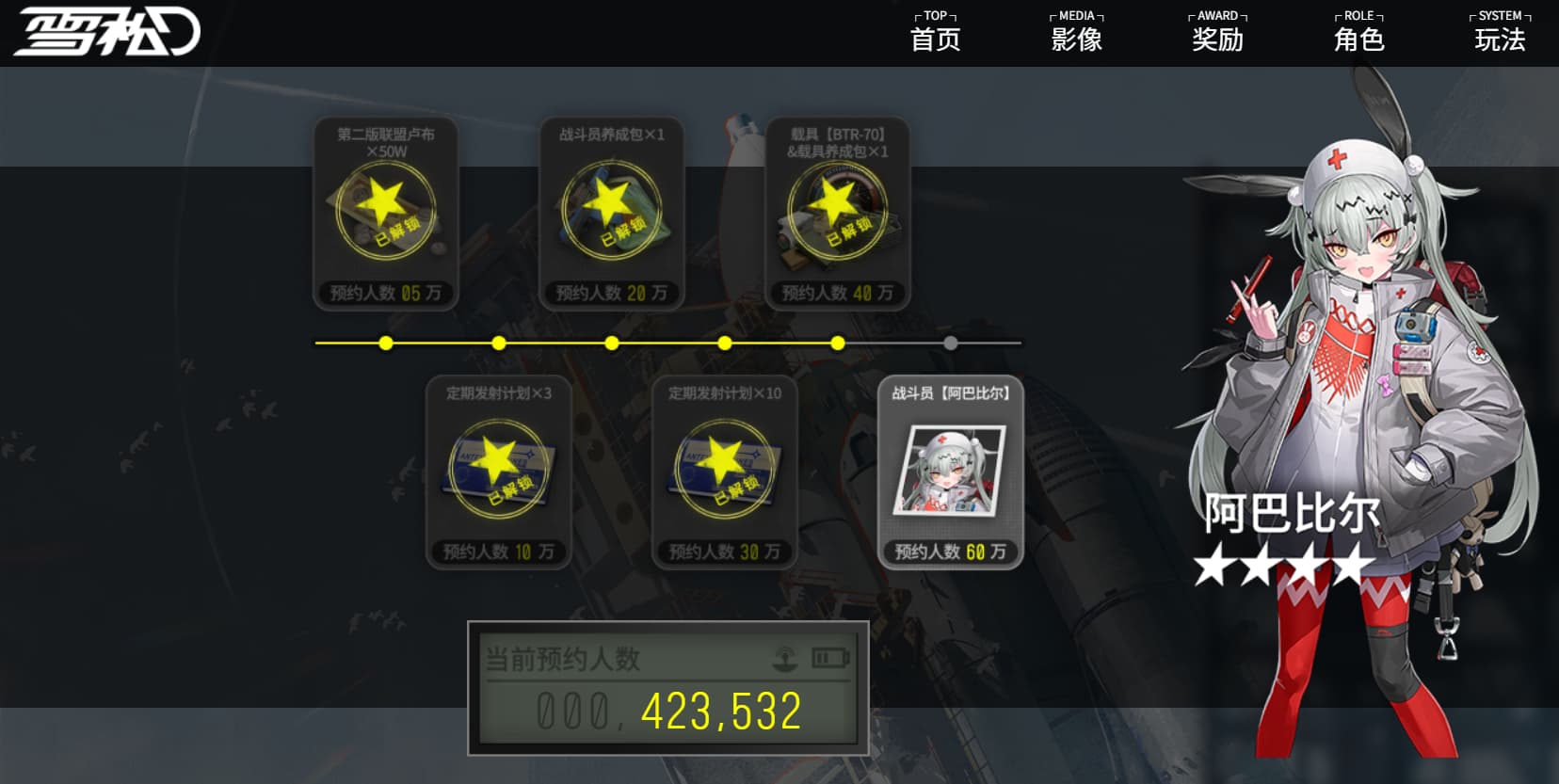Image resolution: width=1559 pixels, height=784 pixels.
Task: Select the 第二版联盟卢布×50W reward card
Action: (x=386, y=213)
